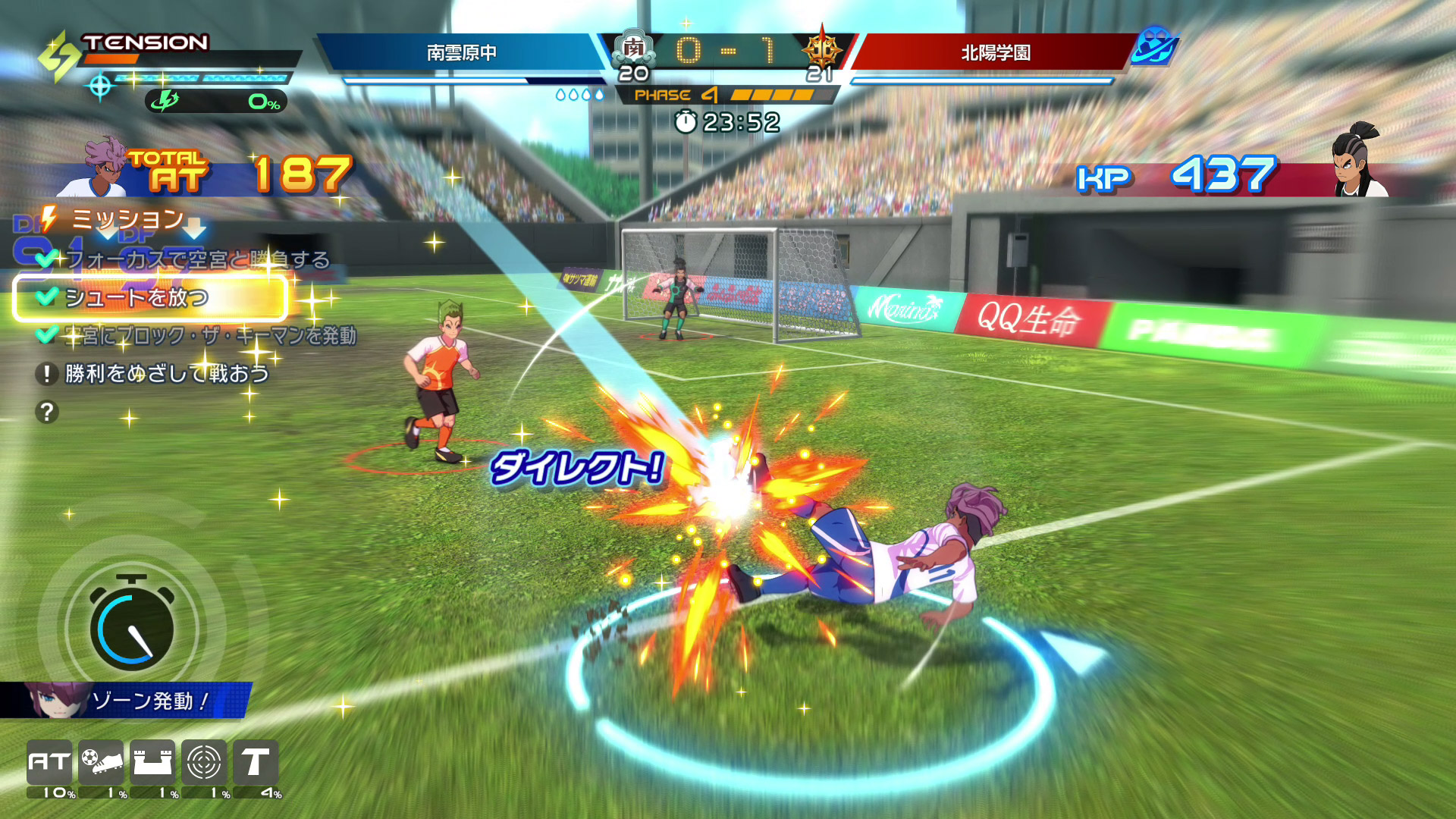Activate the stopwatch zone gauge

click(131, 627)
